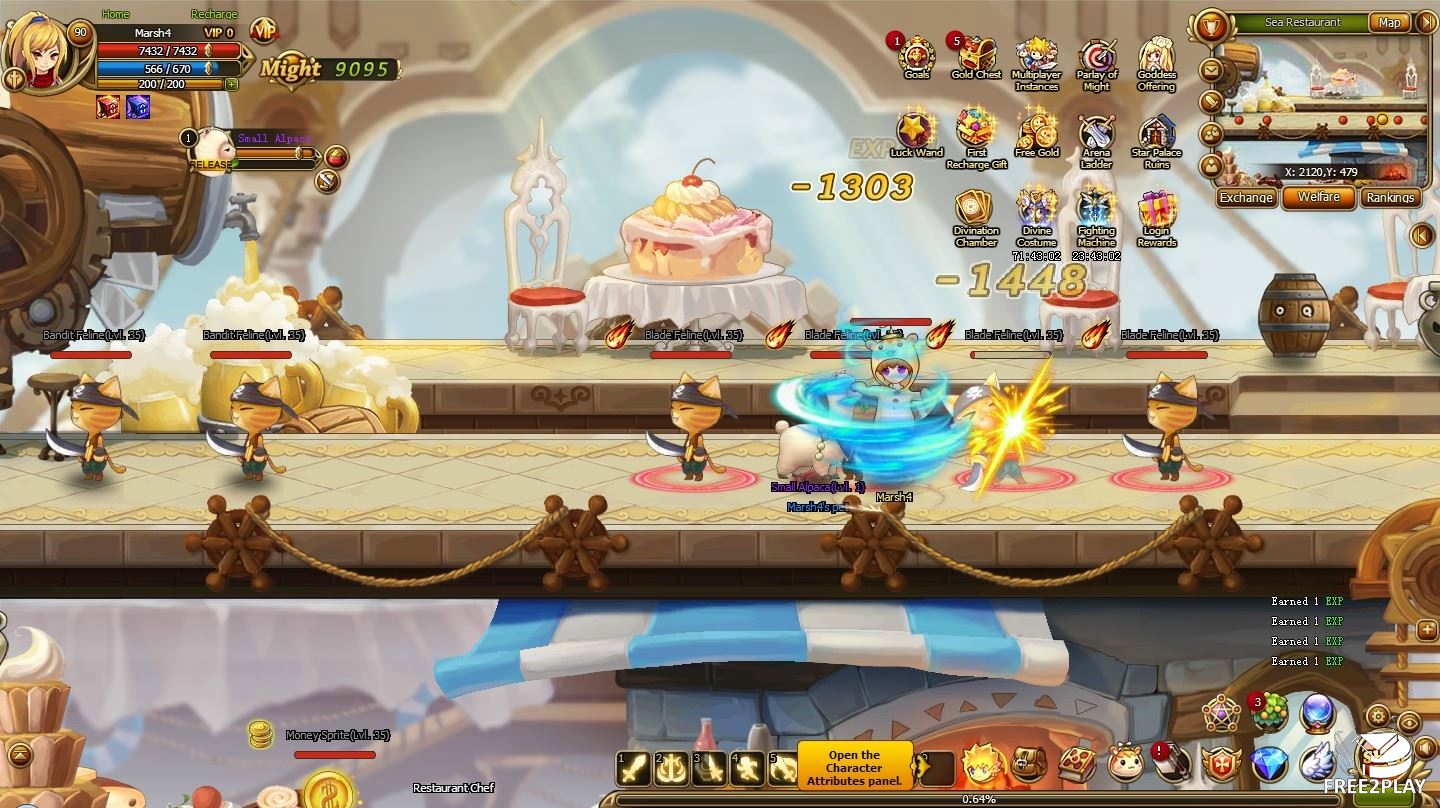Open the mail envelope icon beside minimap
The height and width of the screenshot is (808, 1440).
1211,71
